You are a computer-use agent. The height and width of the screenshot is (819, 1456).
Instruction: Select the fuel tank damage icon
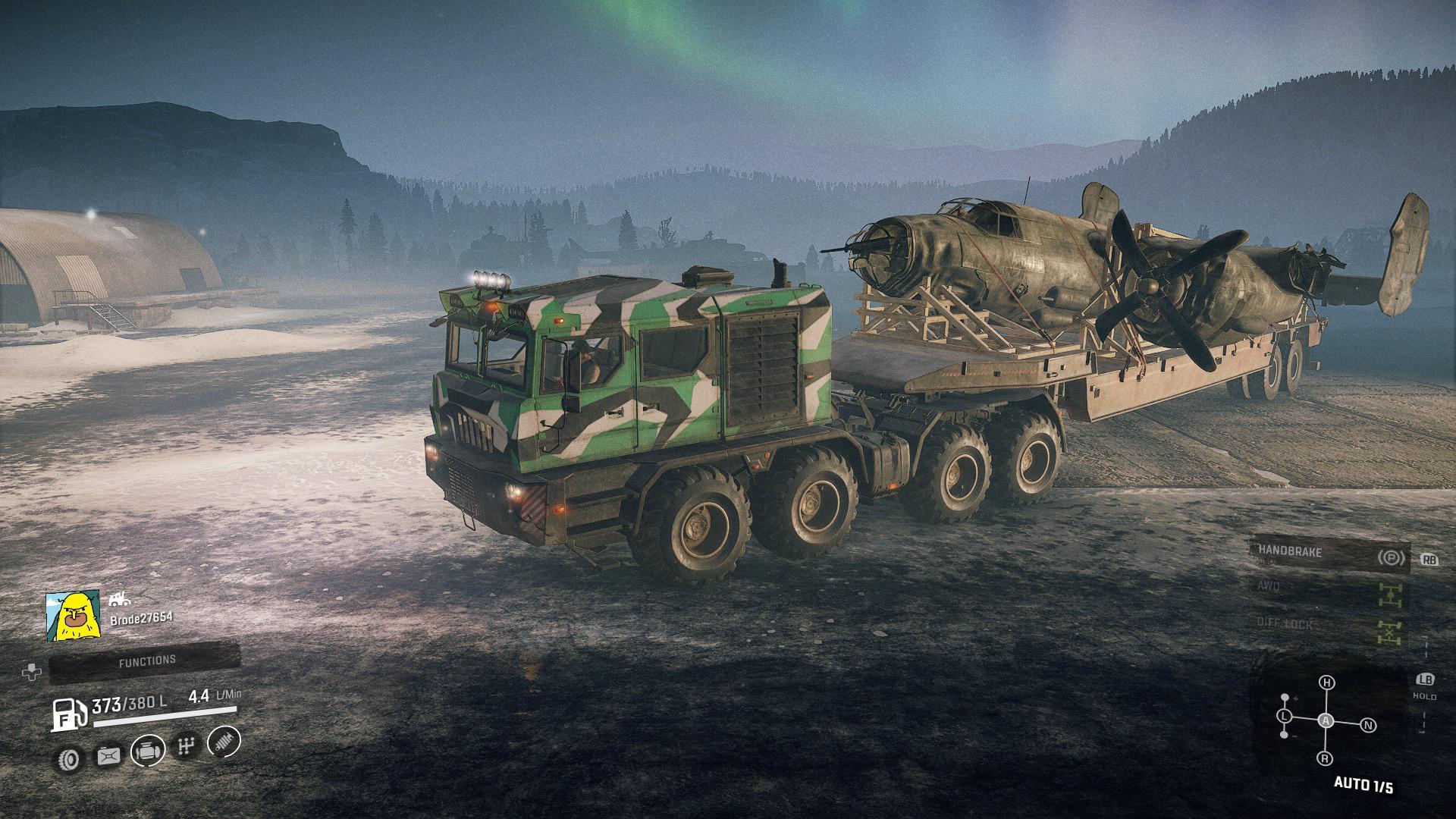coord(108,755)
